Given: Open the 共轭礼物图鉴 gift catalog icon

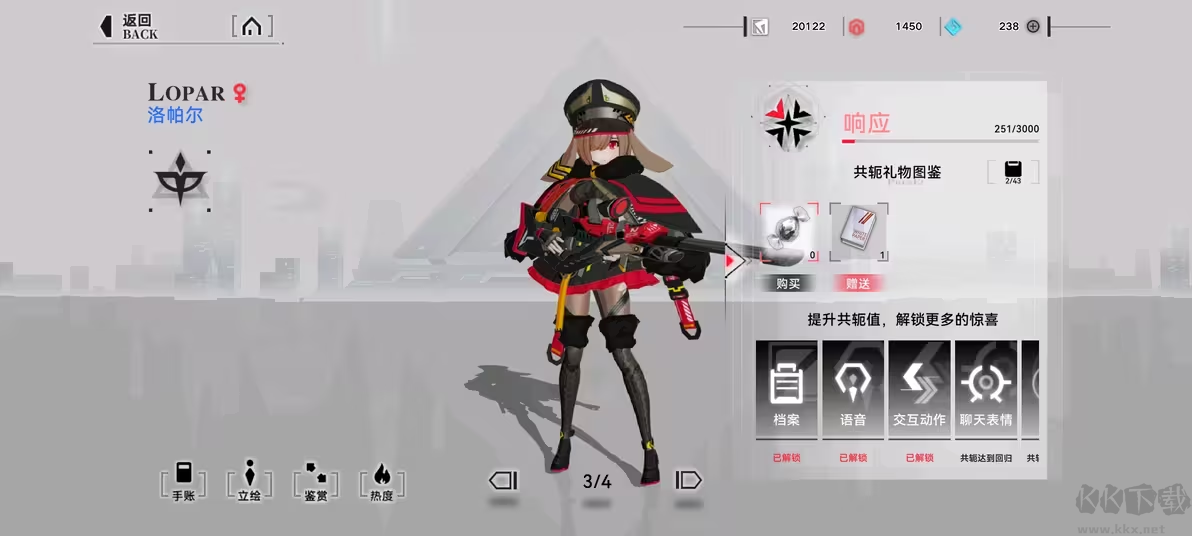Looking at the screenshot, I should (1013, 171).
